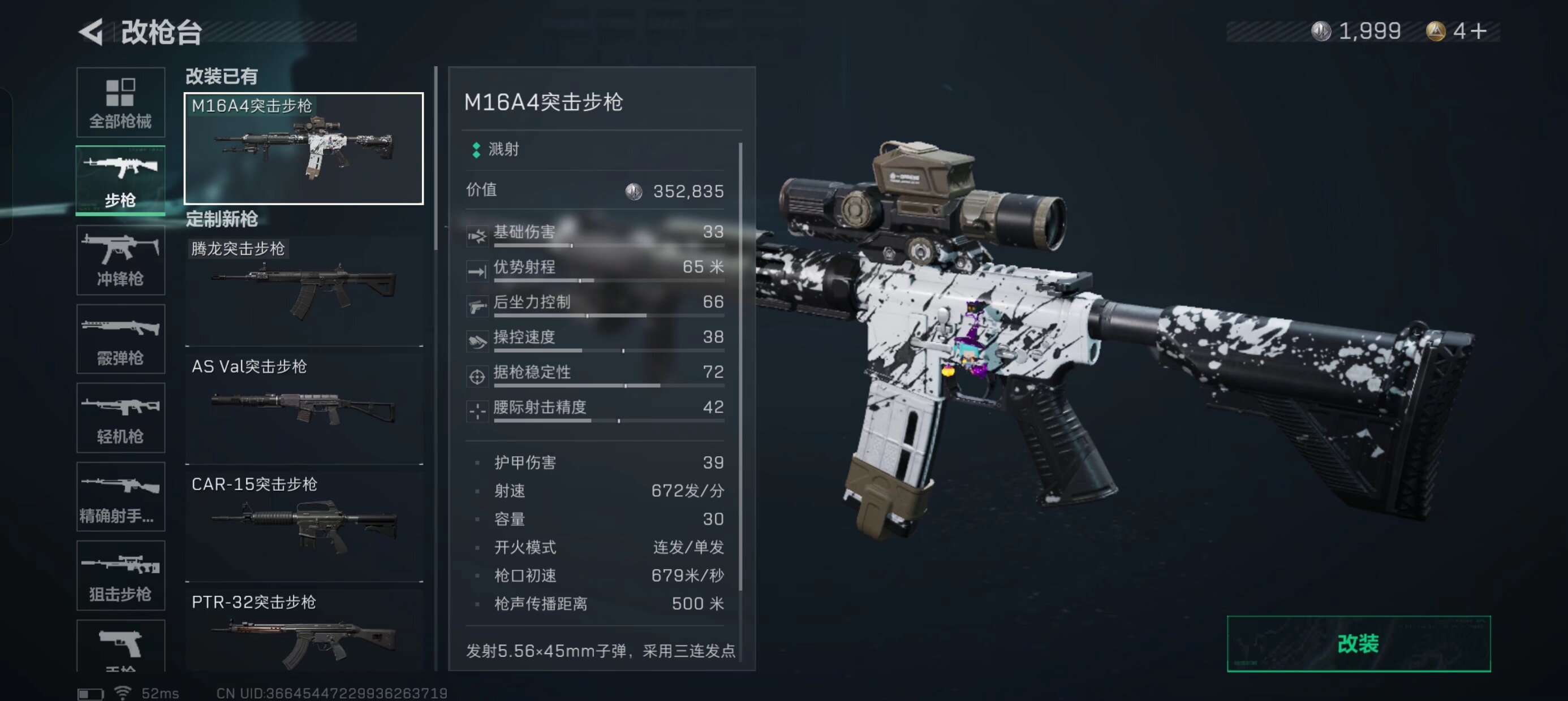
Task: Go back using the arrow beside 改枪台
Action: tap(91, 32)
